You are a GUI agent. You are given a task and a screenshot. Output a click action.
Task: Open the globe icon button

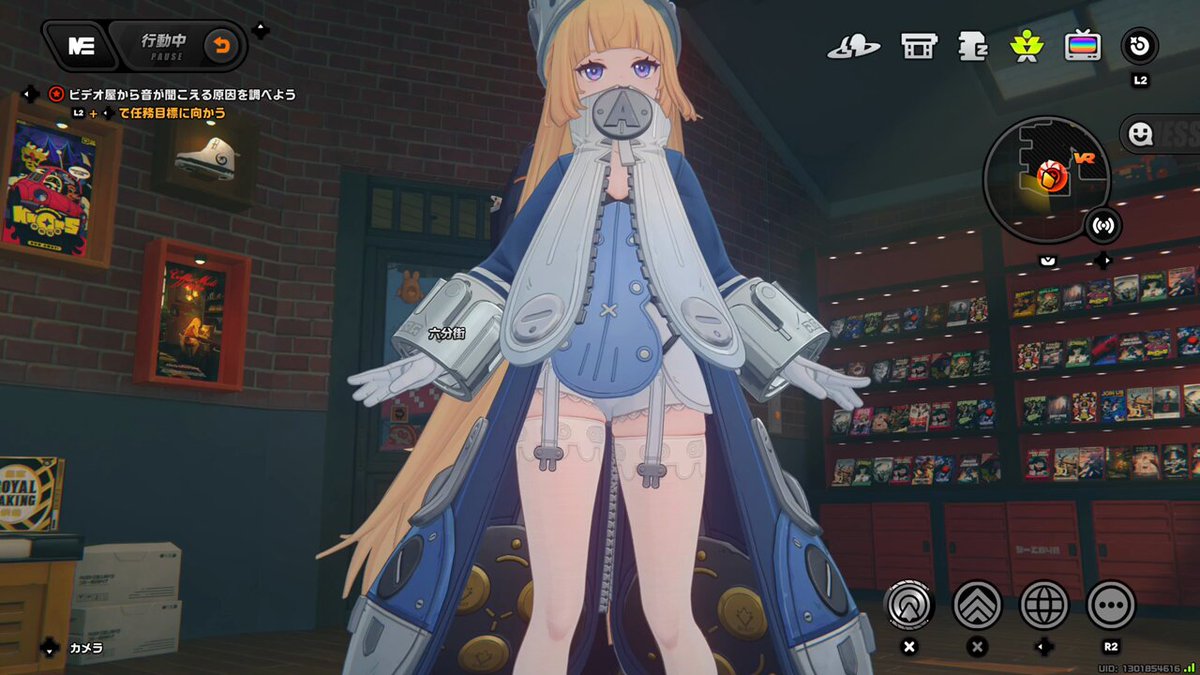pyautogui.click(x=1044, y=605)
